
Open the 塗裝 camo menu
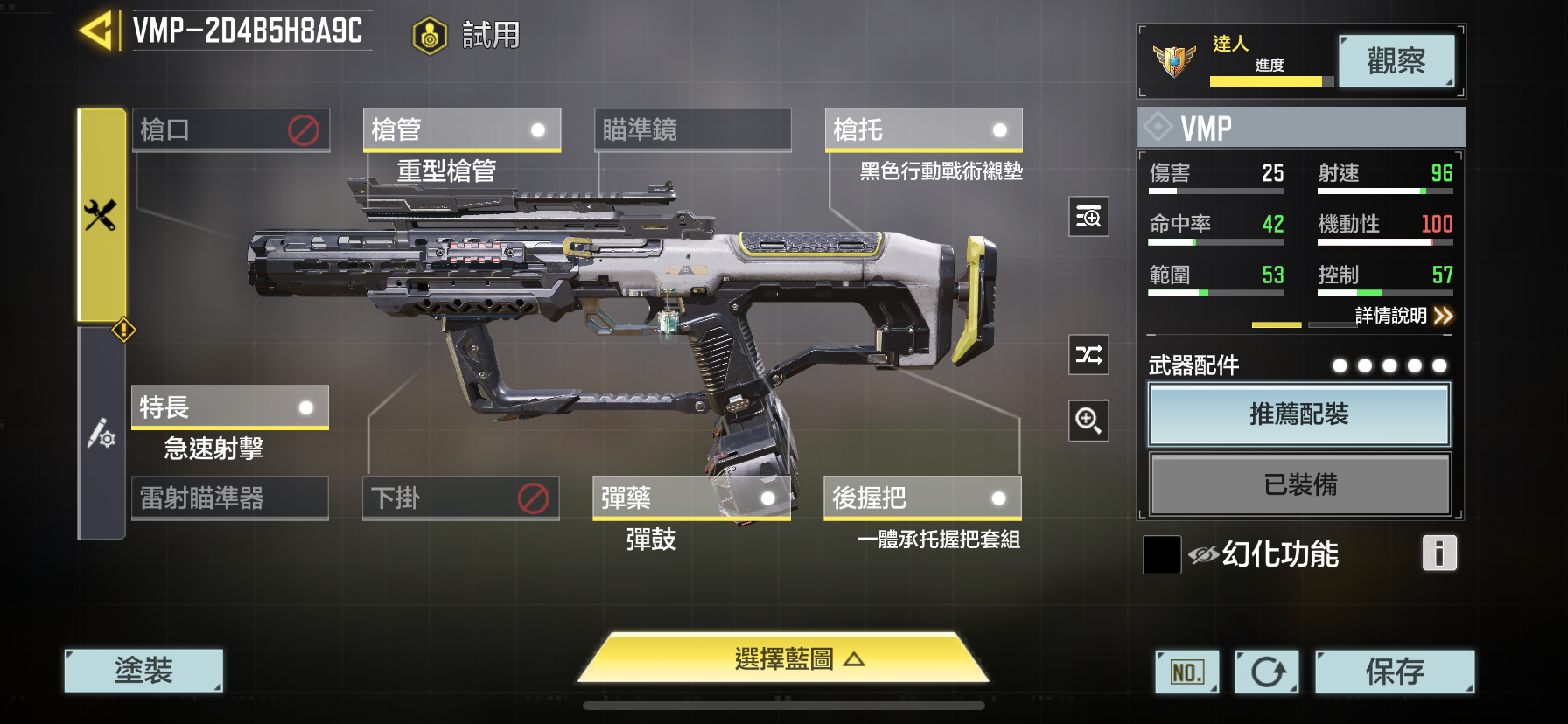tap(142, 669)
